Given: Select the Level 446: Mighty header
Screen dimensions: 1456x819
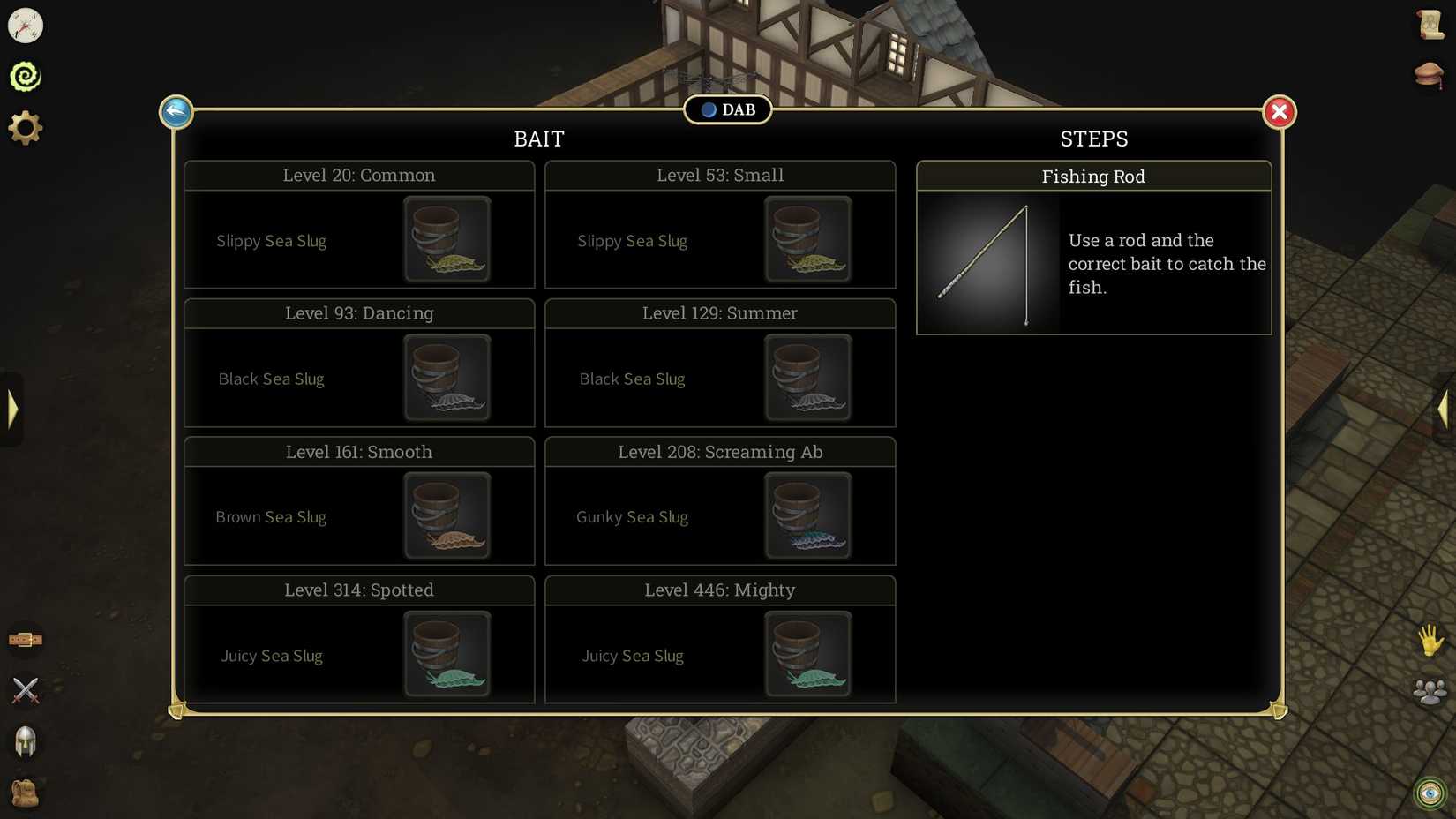Looking at the screenshot, I should [x=719, y=590].
